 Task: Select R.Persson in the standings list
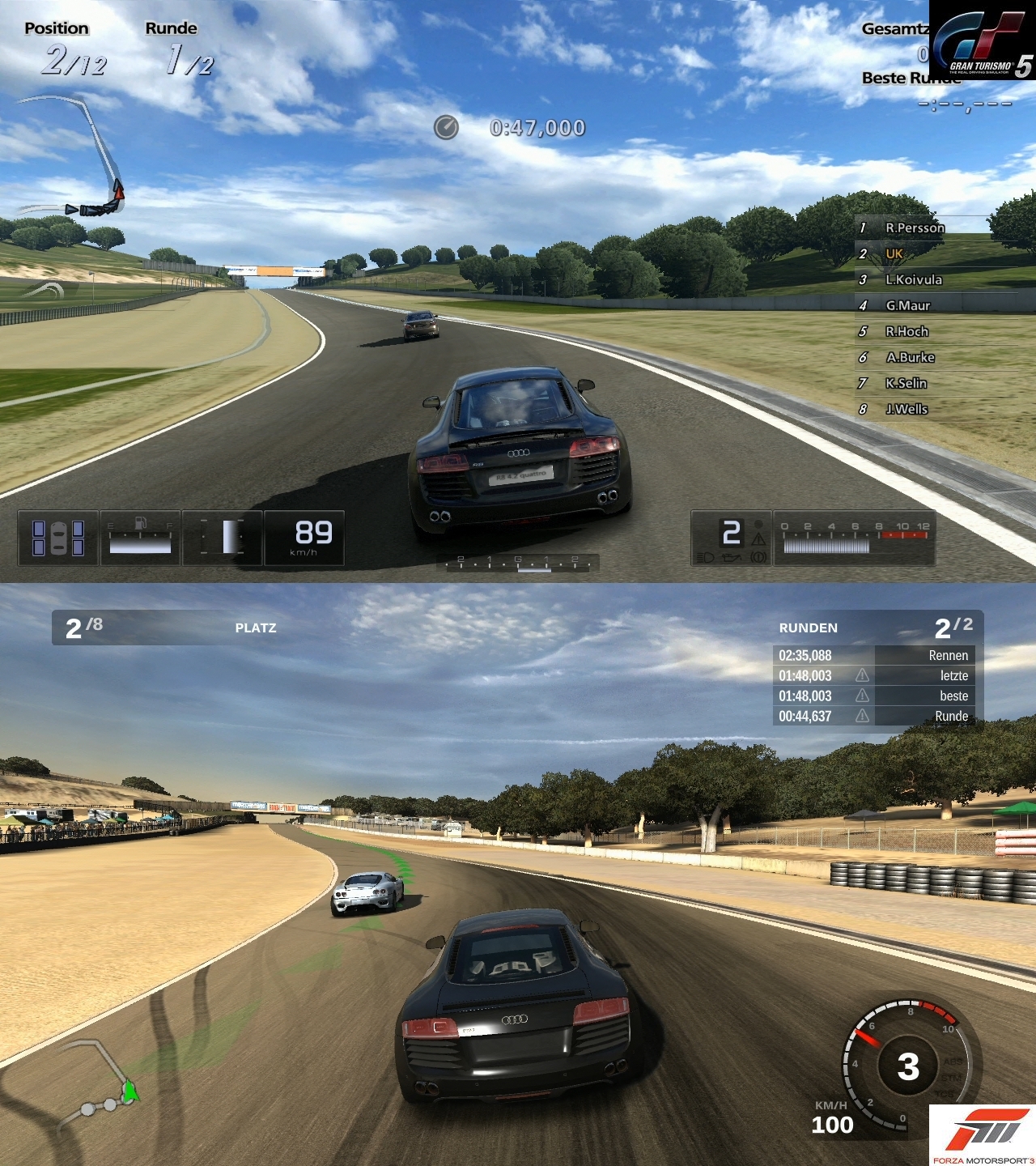point(915,228)
